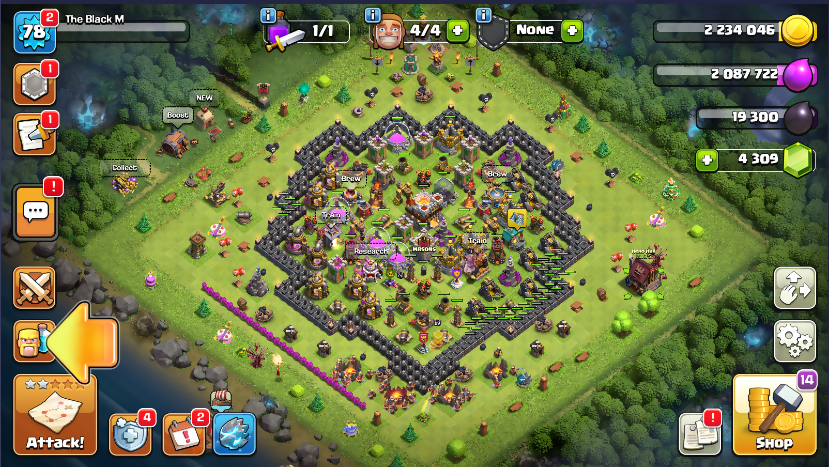Open the shield-with-plus icon showing 4 notifications
829x467 pixels.
(x=129, y=432)
